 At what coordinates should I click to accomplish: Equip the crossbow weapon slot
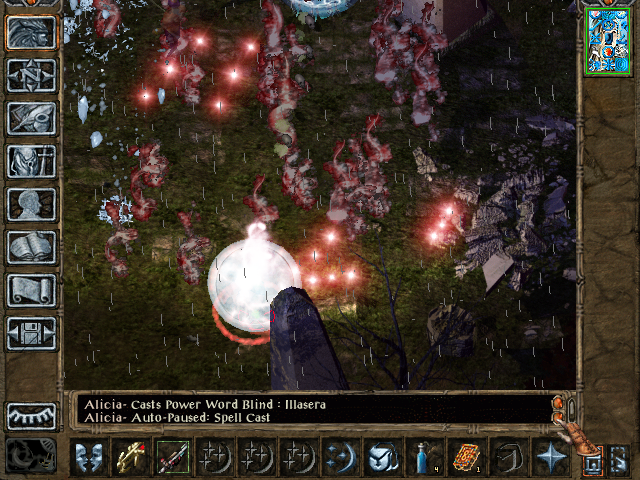point(130,457)
